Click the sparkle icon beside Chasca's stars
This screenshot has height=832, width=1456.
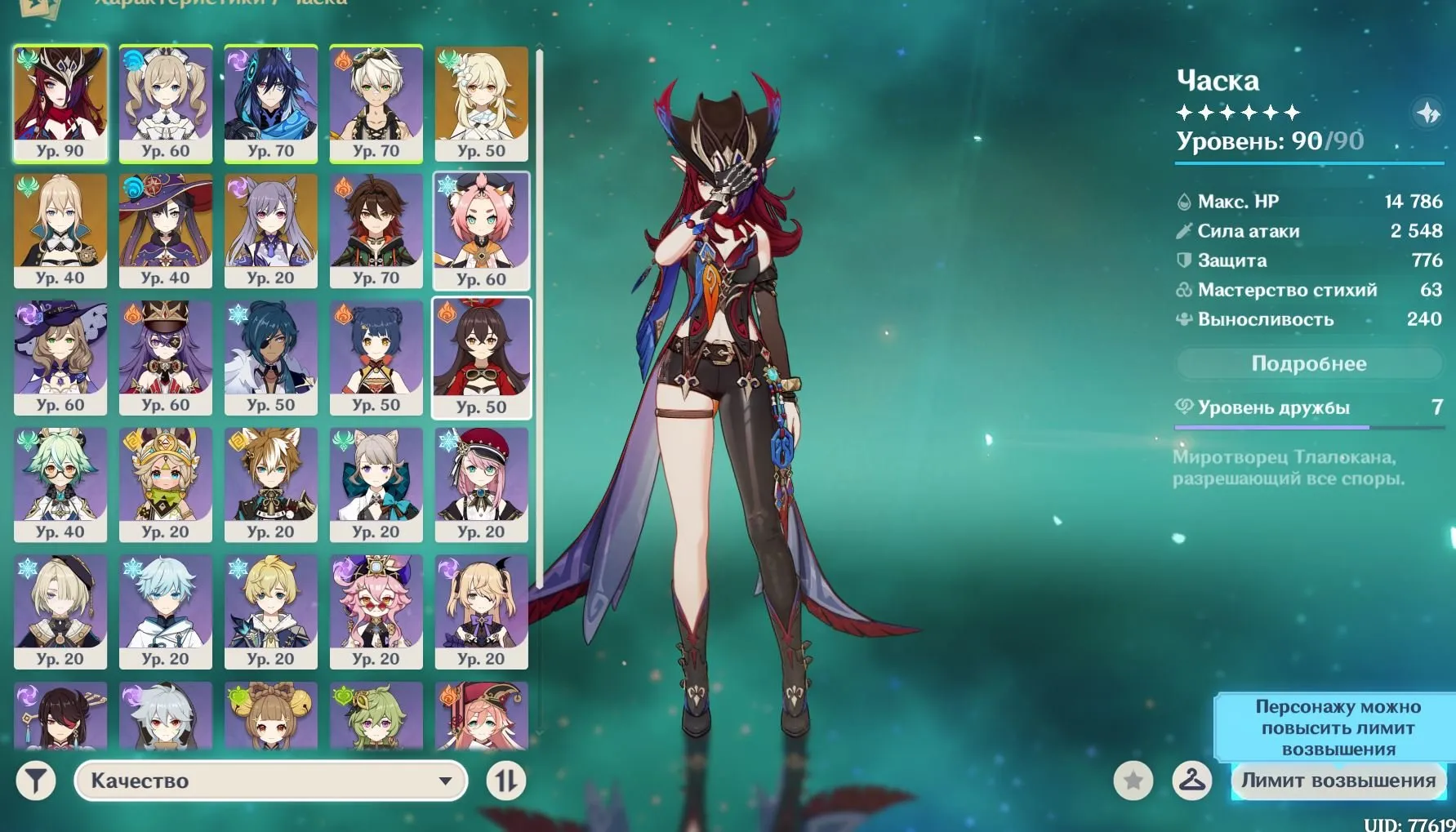1427,113
